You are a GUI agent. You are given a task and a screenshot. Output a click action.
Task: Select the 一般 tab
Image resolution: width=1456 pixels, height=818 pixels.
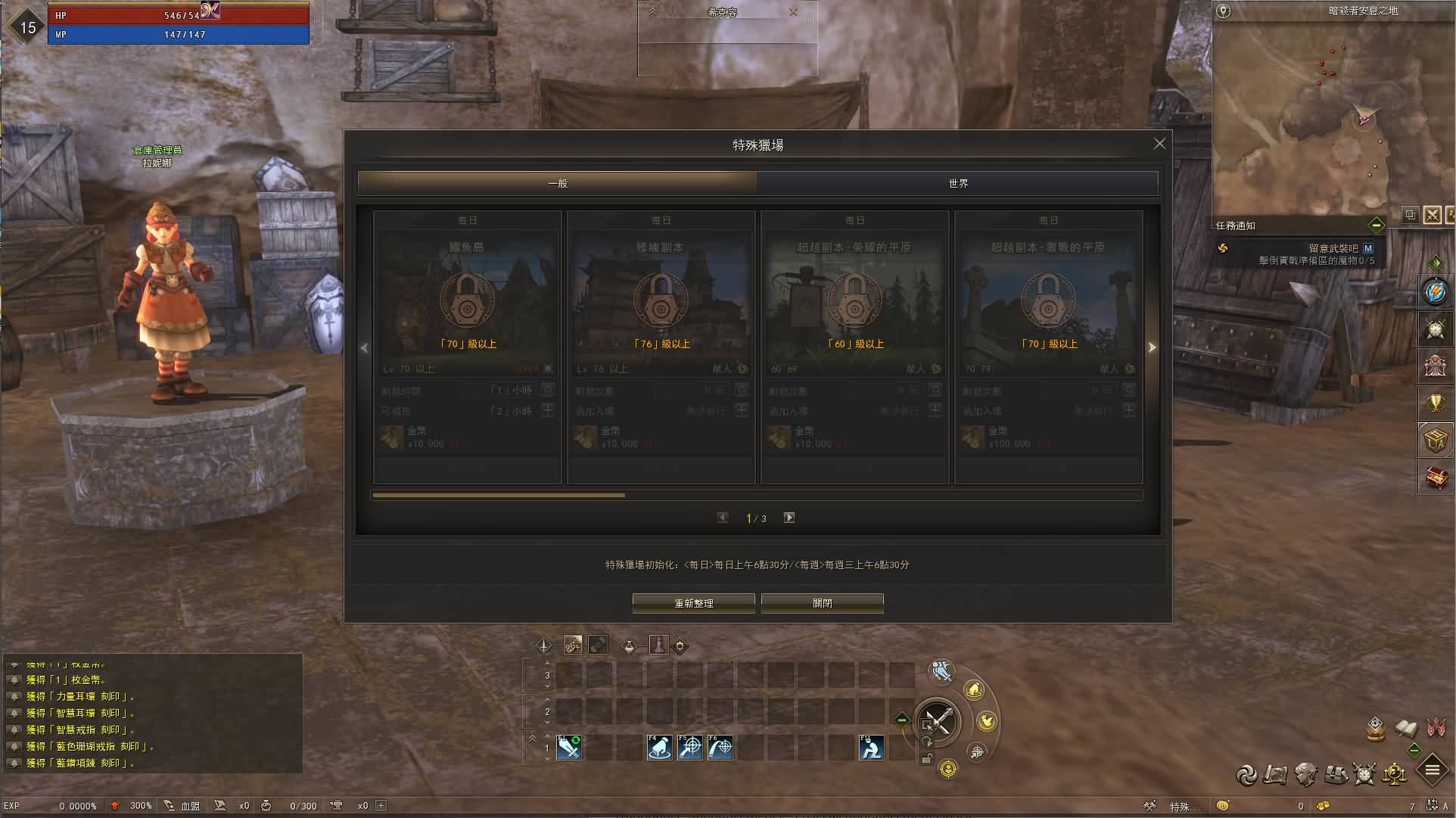tap(558, 183)
